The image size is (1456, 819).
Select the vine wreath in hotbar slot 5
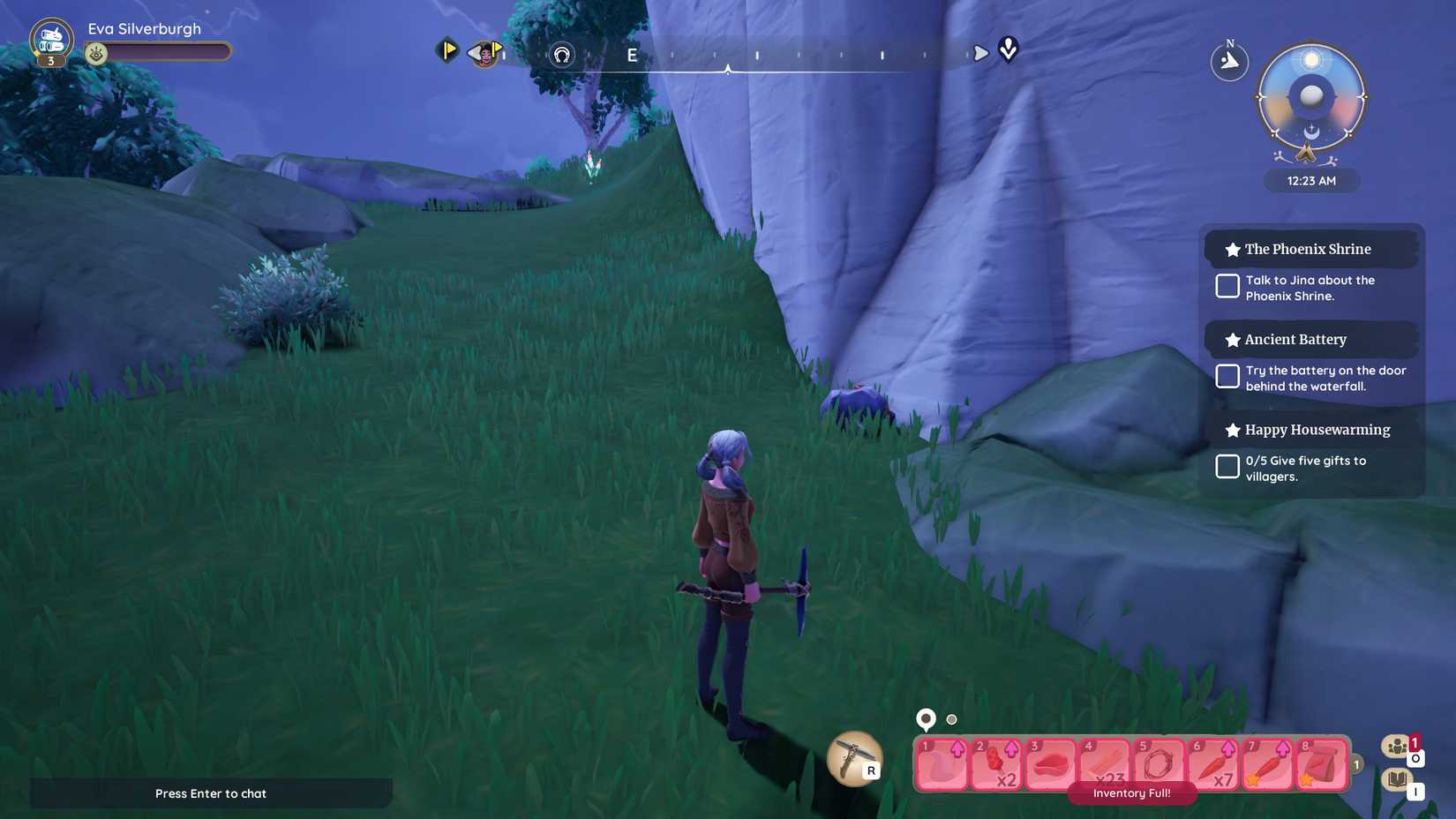click(1159, 763)
